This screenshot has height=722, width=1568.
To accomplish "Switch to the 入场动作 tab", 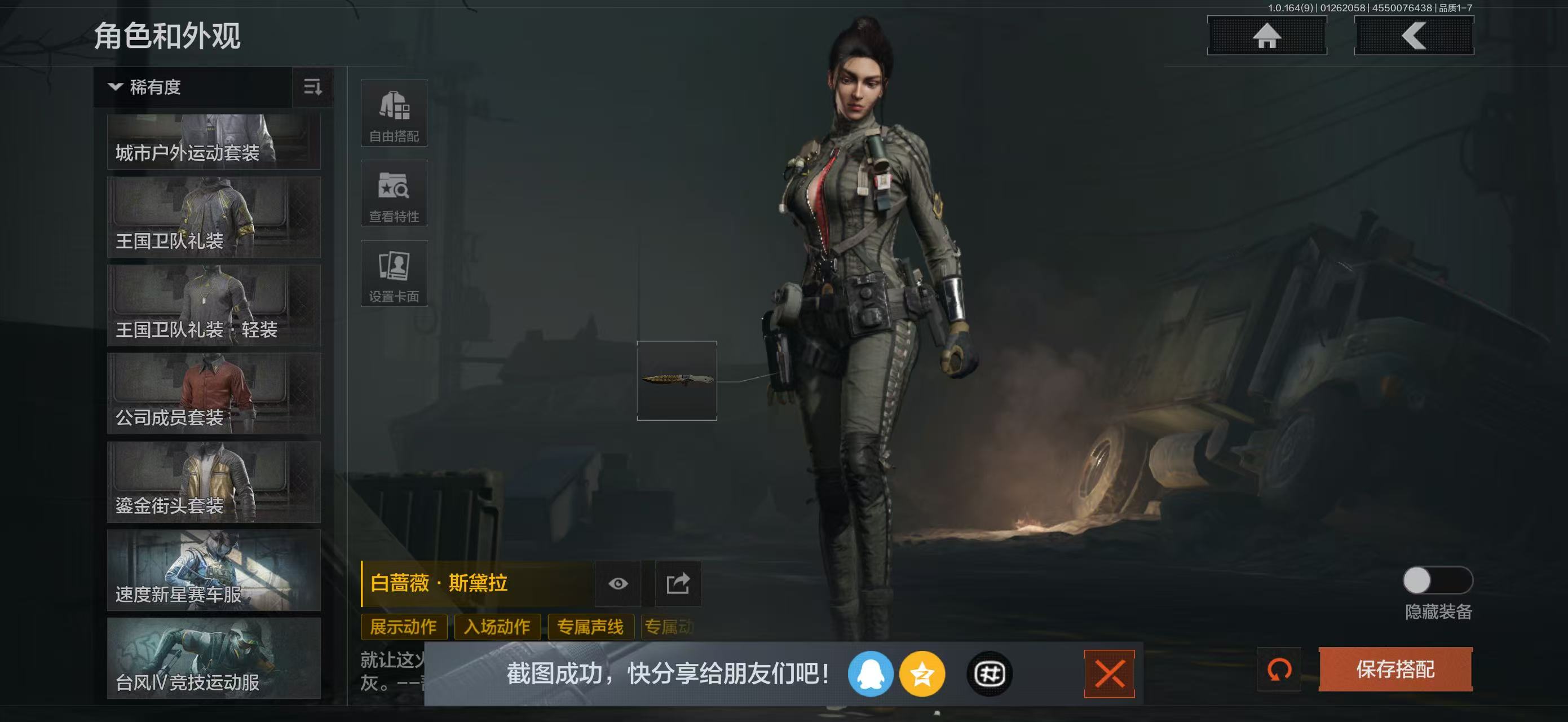I will pos(496,627).
